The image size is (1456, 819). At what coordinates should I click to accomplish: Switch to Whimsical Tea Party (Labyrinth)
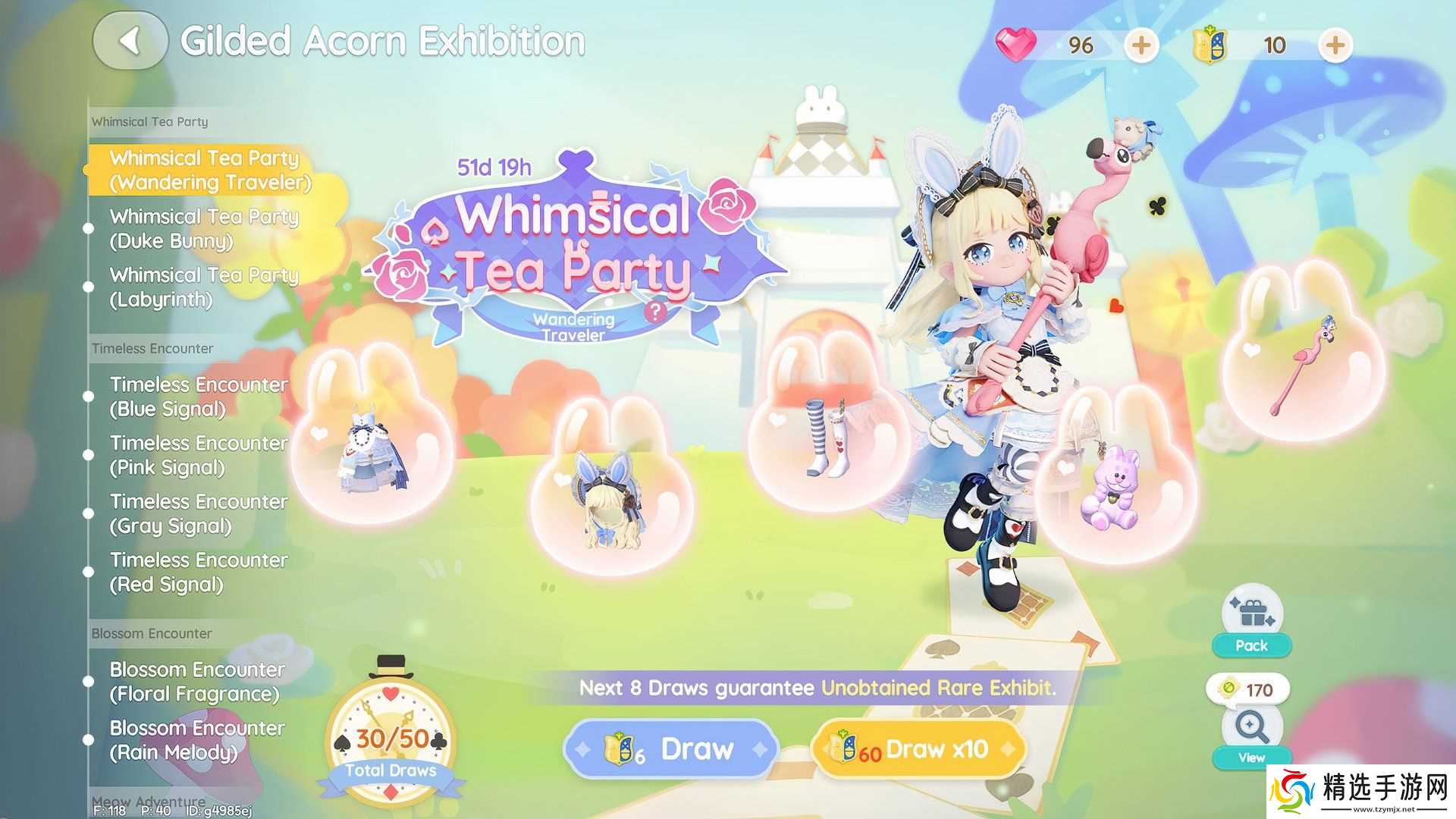pyautogui.click(x=203, y=287)
